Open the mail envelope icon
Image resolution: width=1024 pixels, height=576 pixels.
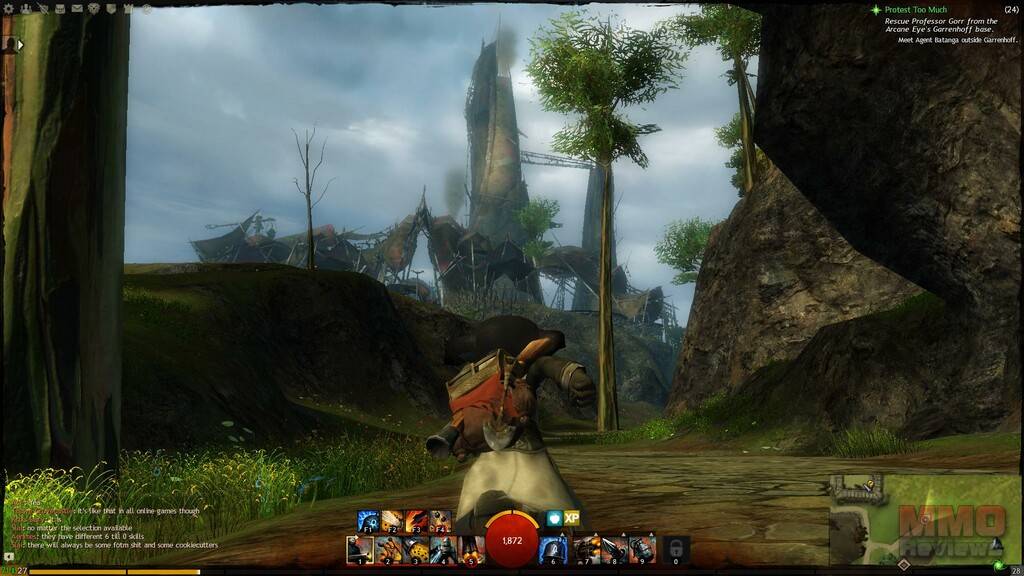[x=76, y=9]
